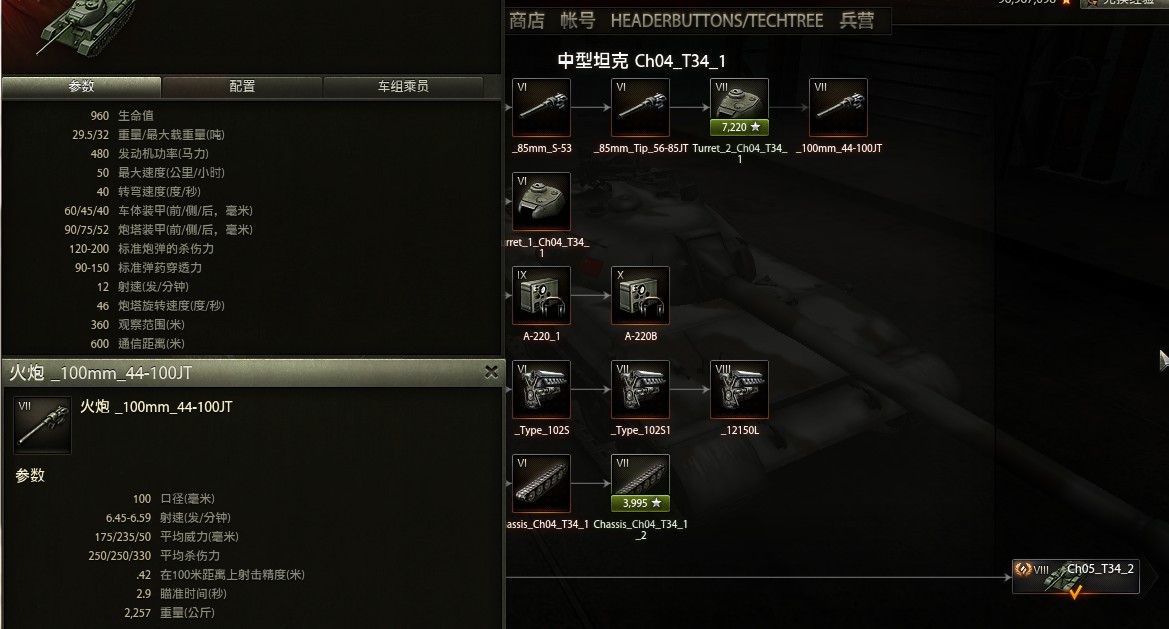Close the 火炮 100mm_44-100JT info panel
The image size is (1169, 629).
point(491,372)
